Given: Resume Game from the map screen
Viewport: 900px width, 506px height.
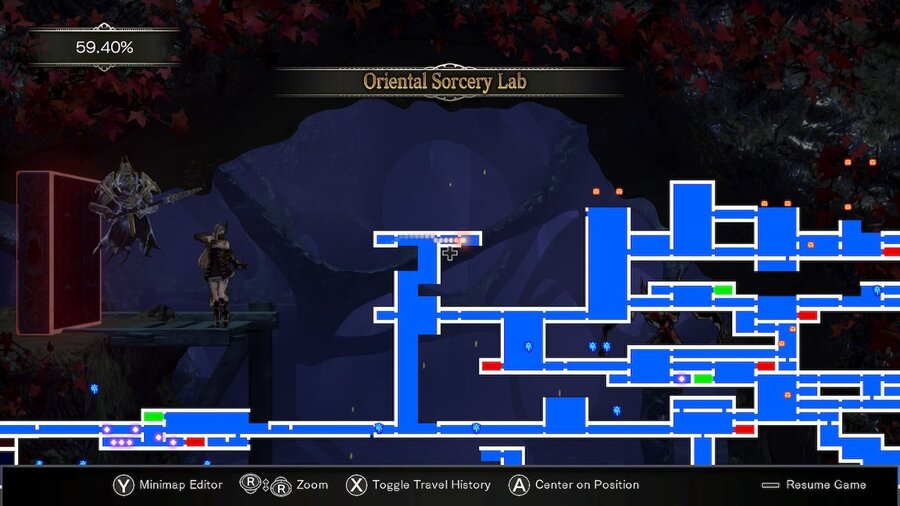Looking at the screenshot, I should tap(814, 485).
